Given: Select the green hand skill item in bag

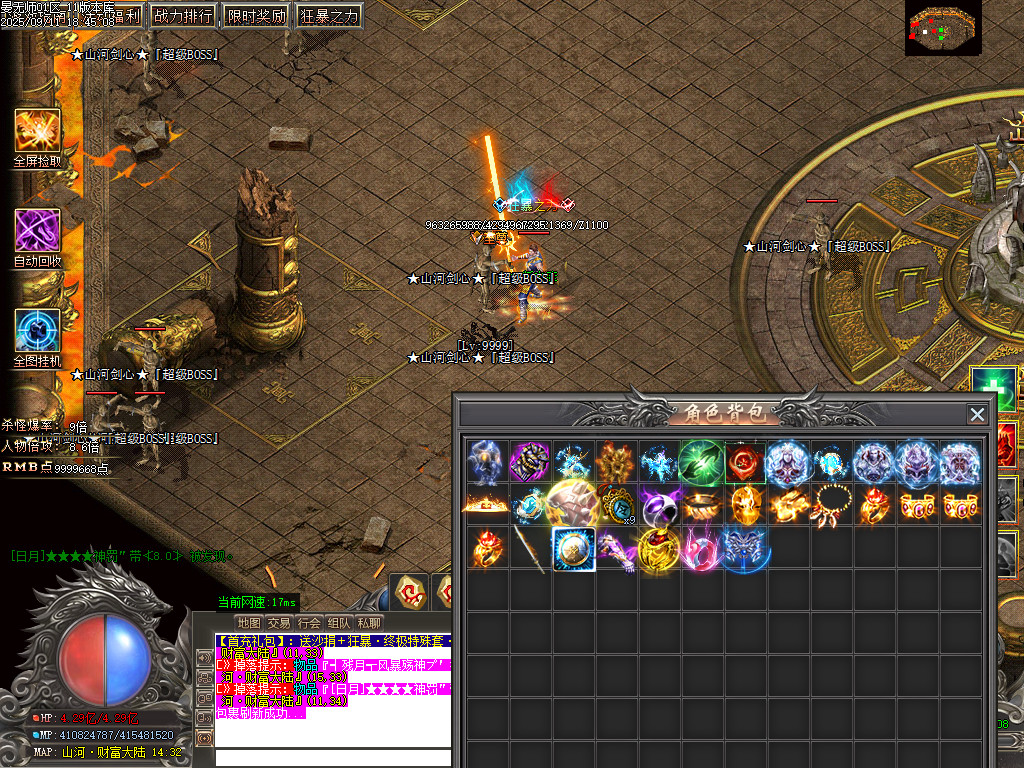Looking at the screenshot, I should 701,463.
